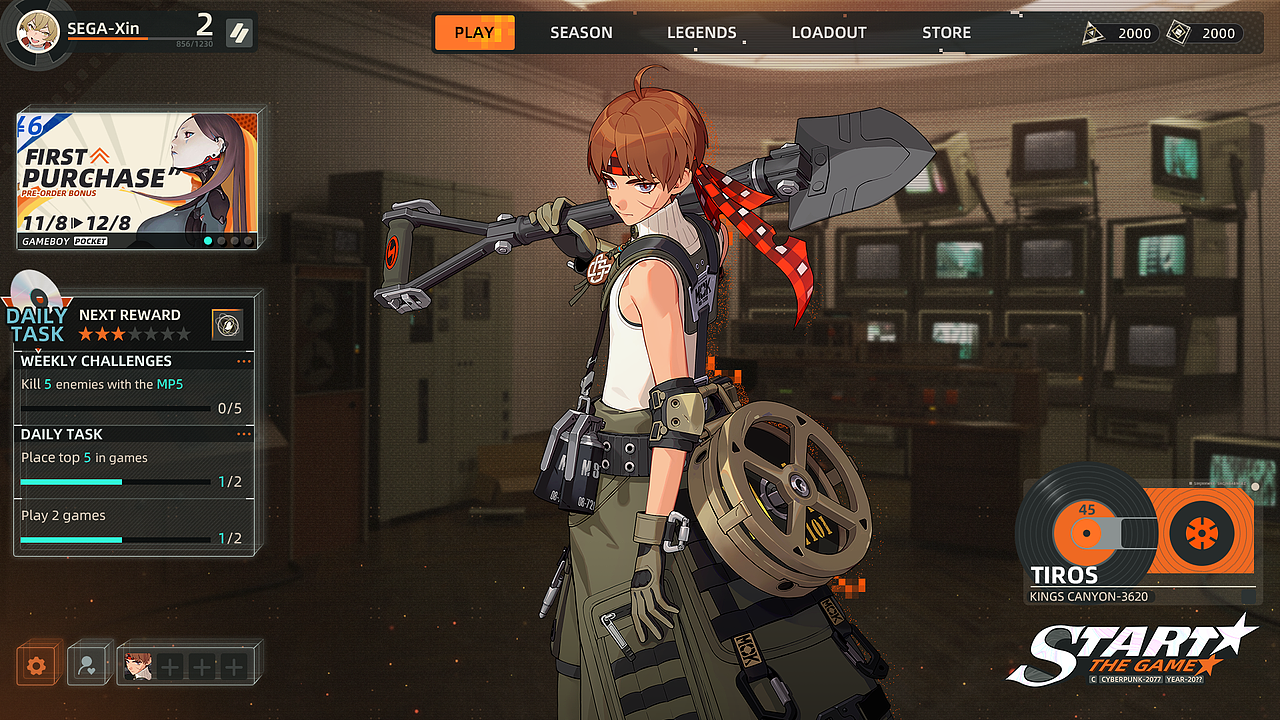Expand the Weekly Challenges three-dot menu

click(244, 361)
